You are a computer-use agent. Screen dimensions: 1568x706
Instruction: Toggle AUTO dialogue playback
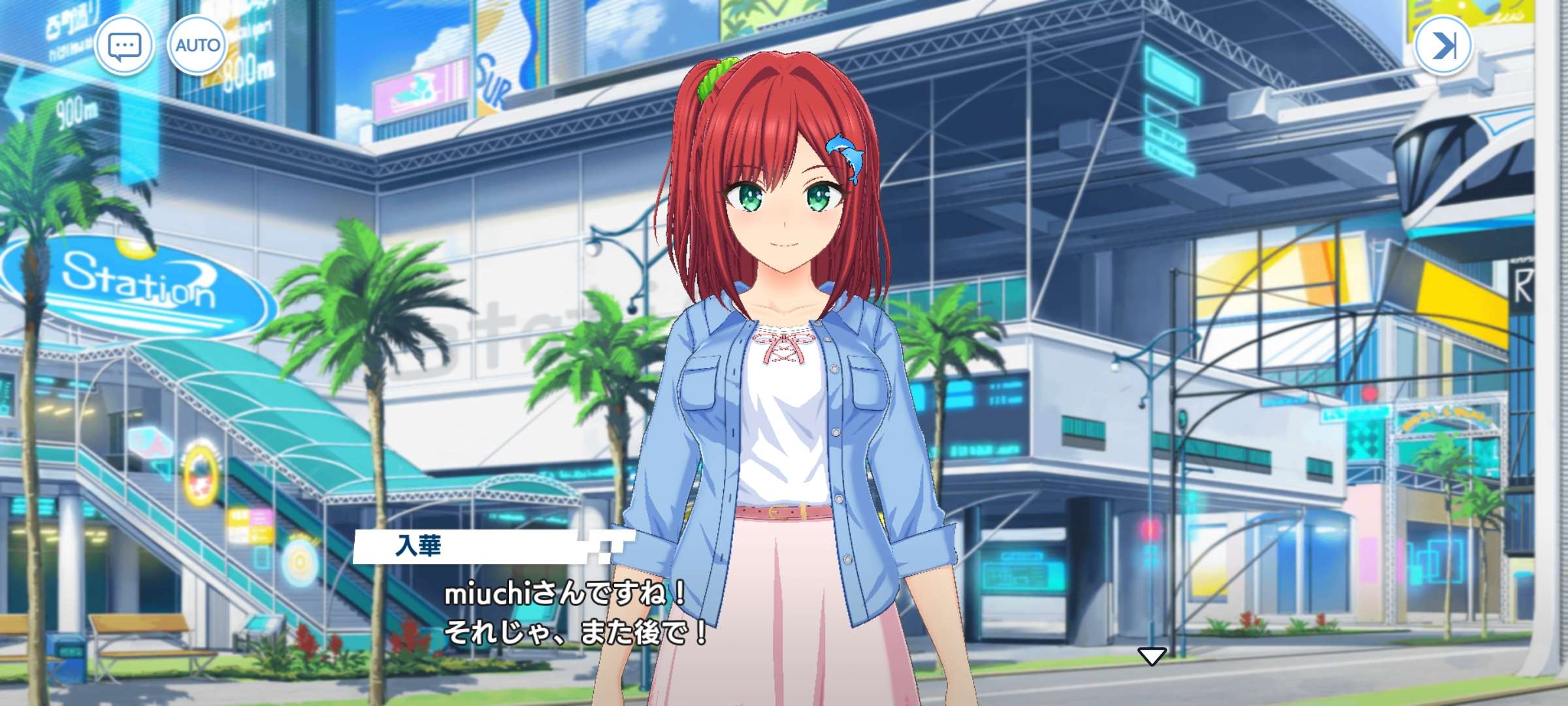197,46
